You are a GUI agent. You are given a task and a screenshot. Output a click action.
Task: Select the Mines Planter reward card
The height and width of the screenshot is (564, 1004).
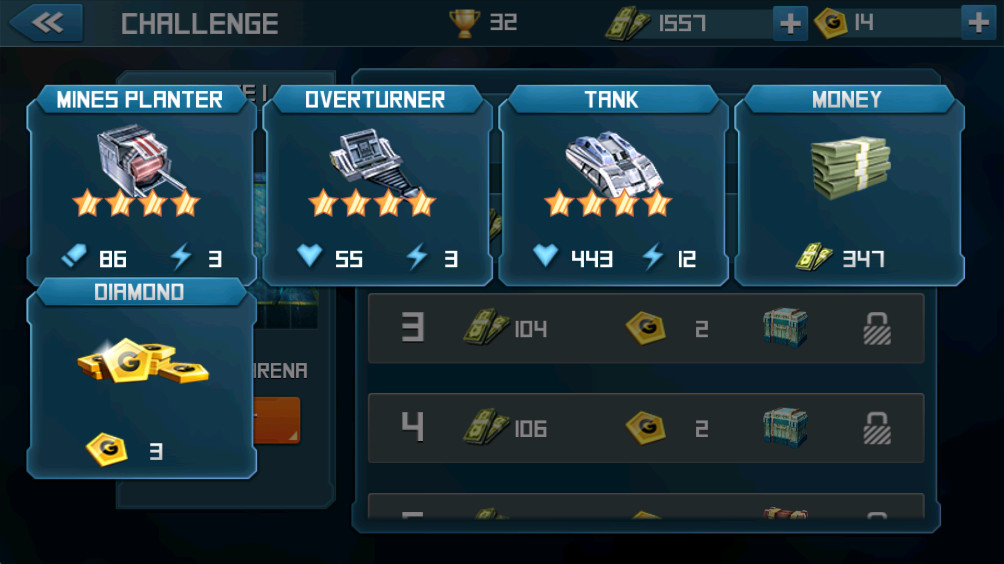141,185
